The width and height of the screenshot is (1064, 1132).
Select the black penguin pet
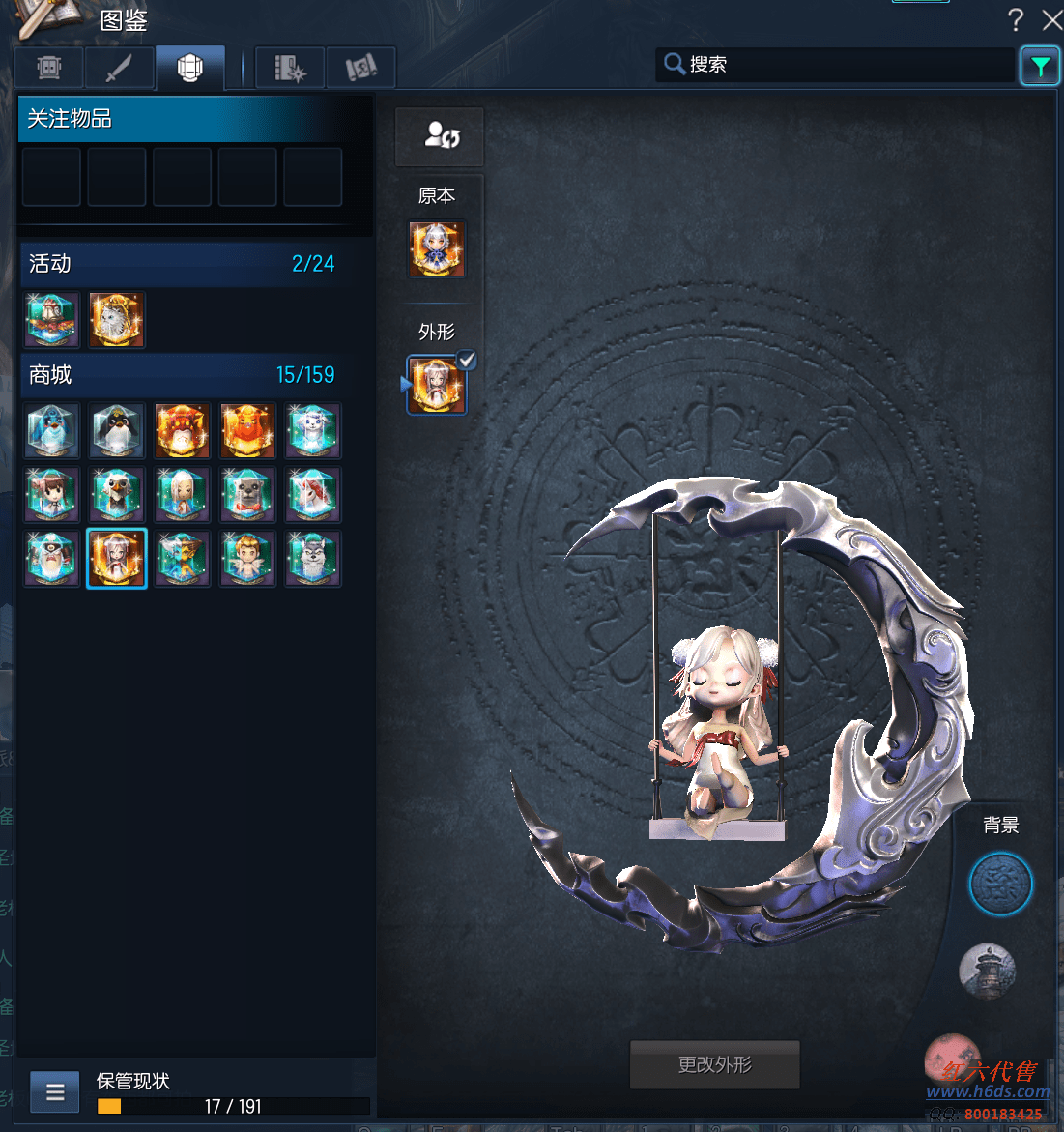(117, 430)
